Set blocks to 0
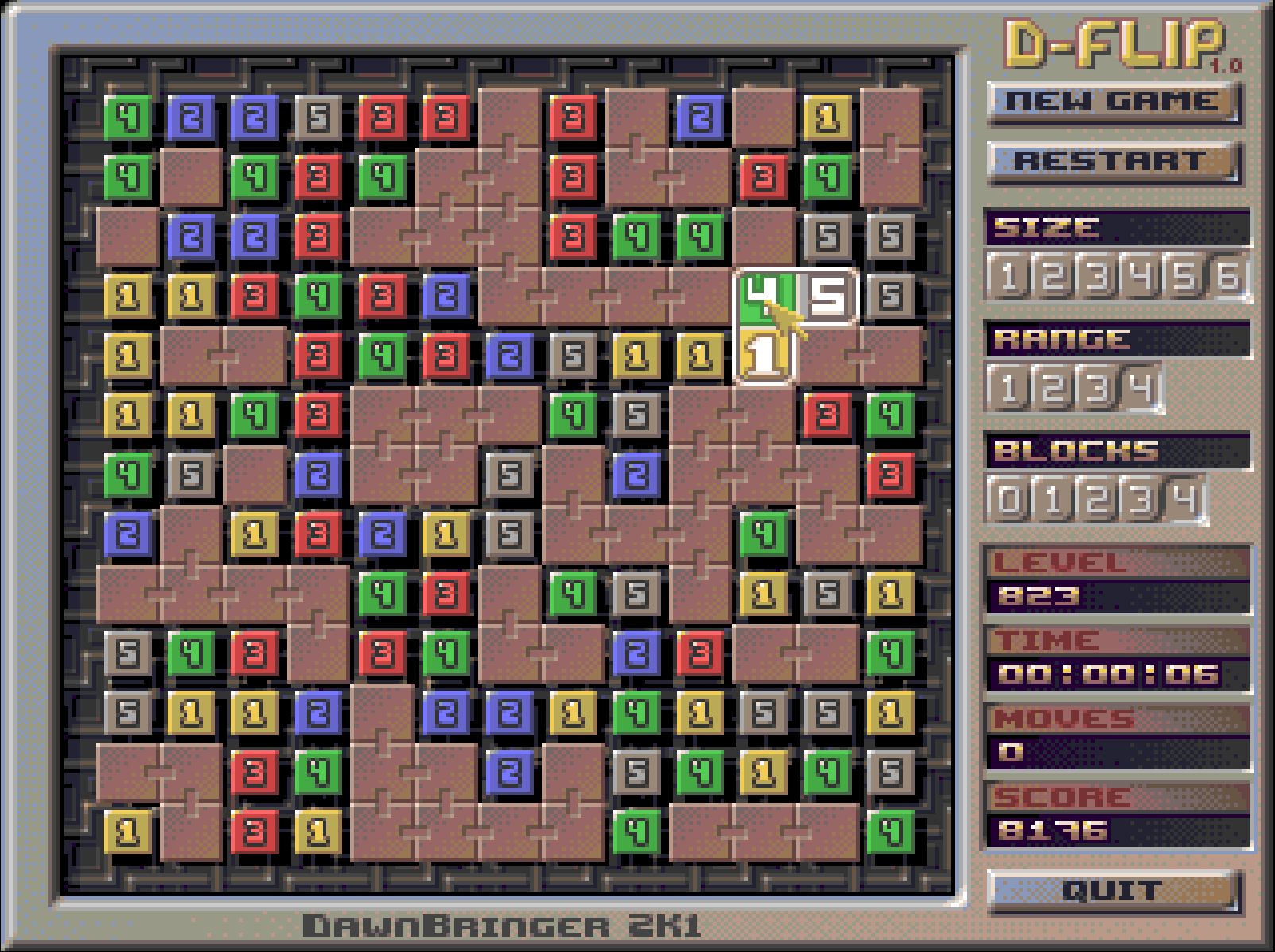 coord(1009,501)
